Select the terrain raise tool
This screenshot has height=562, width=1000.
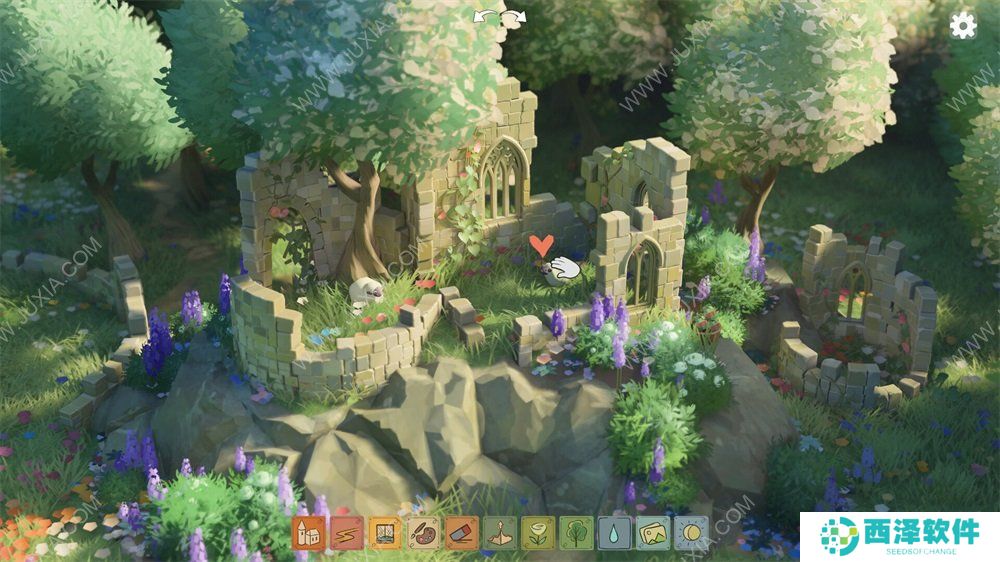tap(499, 532)
